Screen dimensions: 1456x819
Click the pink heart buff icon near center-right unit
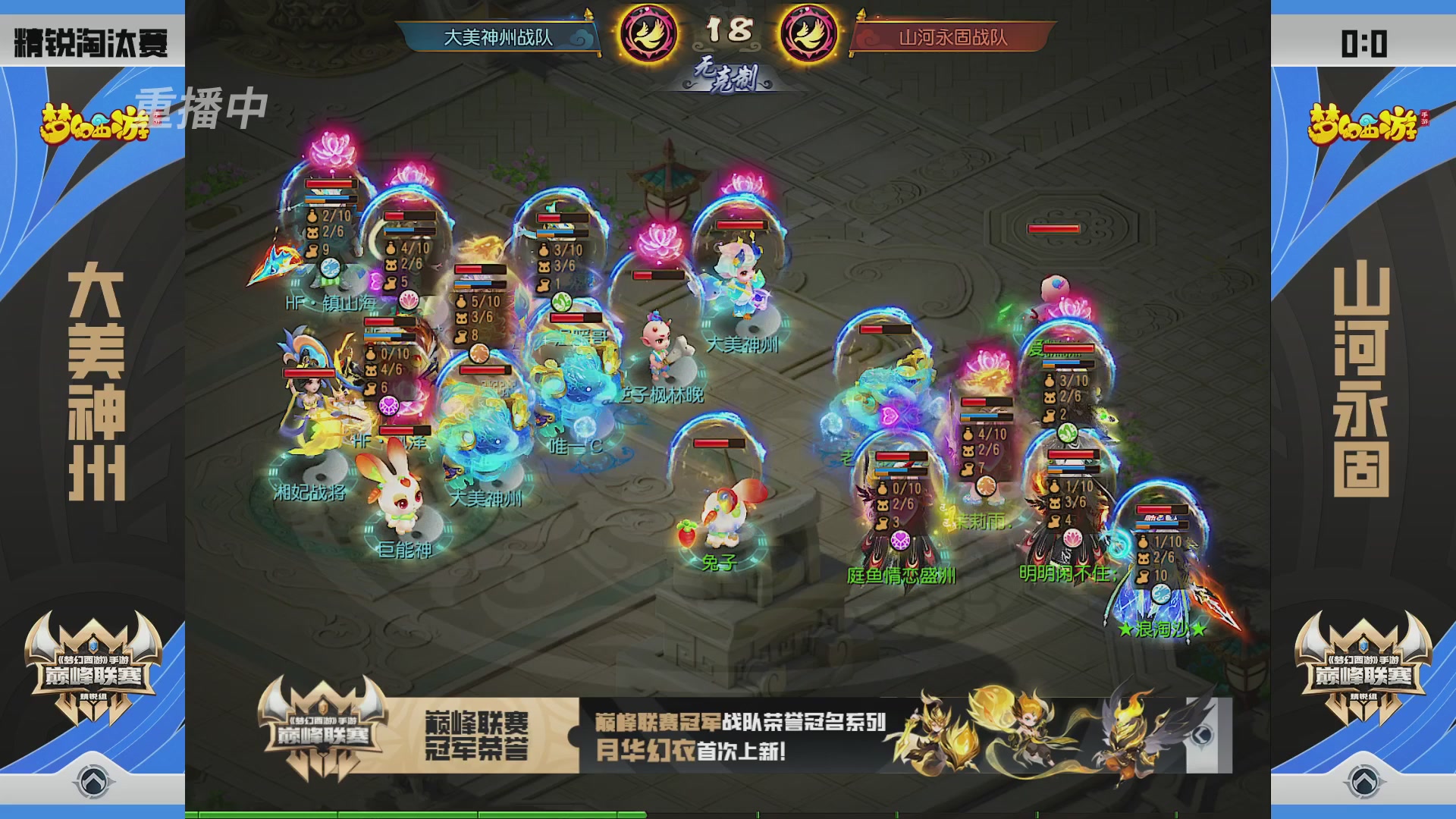(890, 416)
